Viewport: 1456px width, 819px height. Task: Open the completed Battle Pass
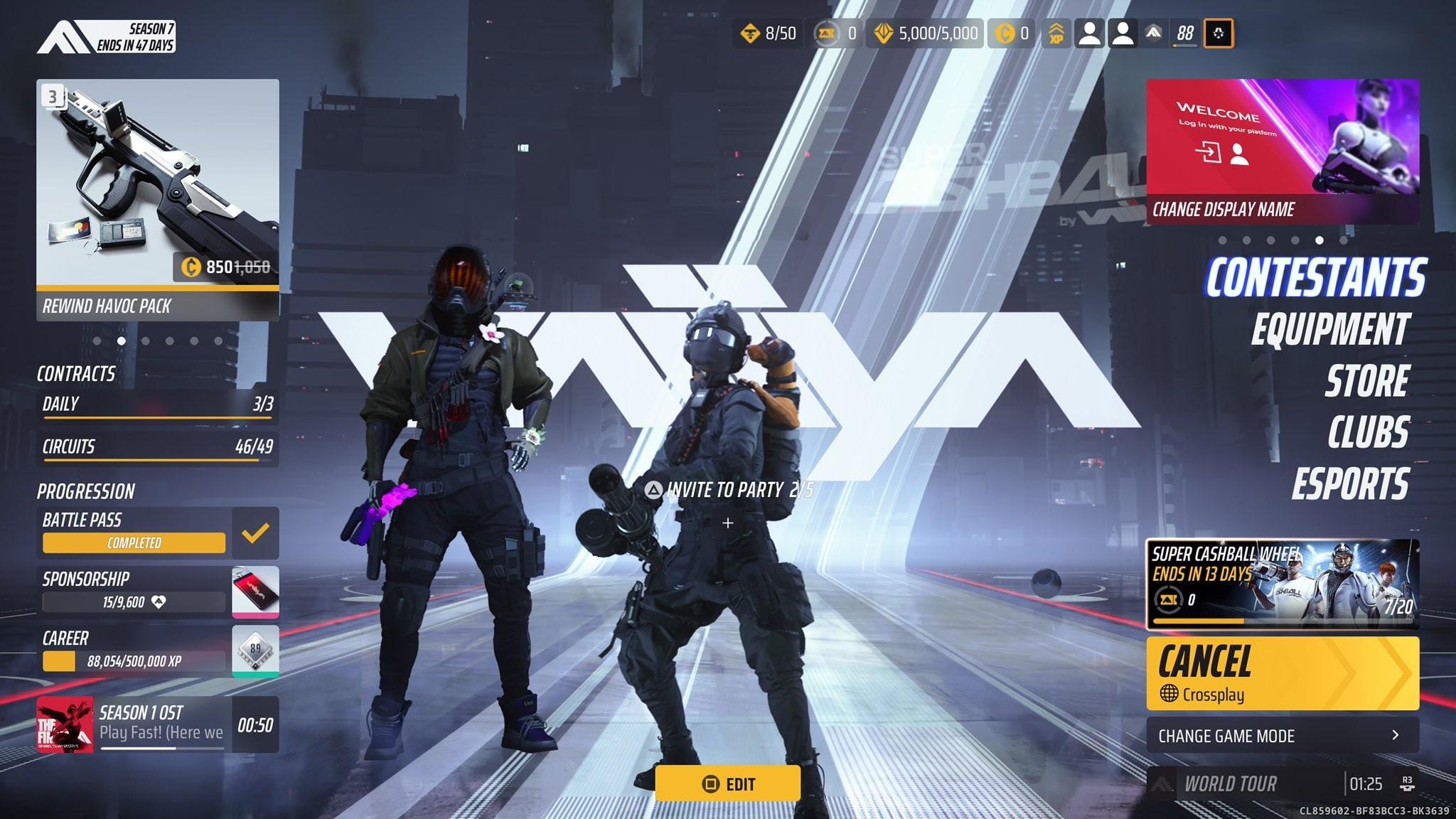(157, 532)
